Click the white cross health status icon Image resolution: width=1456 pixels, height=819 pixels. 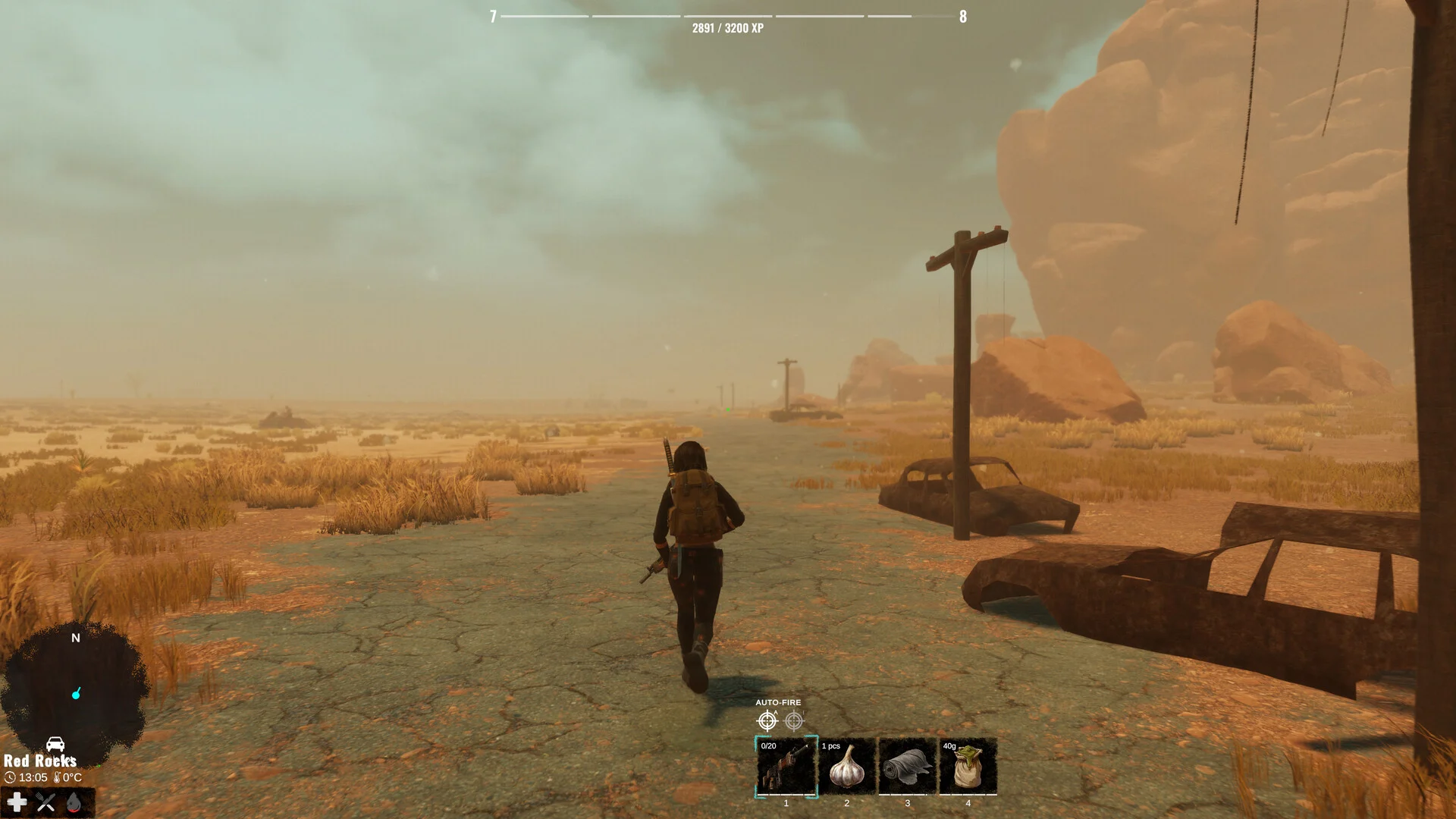click(x=17, y=802)
